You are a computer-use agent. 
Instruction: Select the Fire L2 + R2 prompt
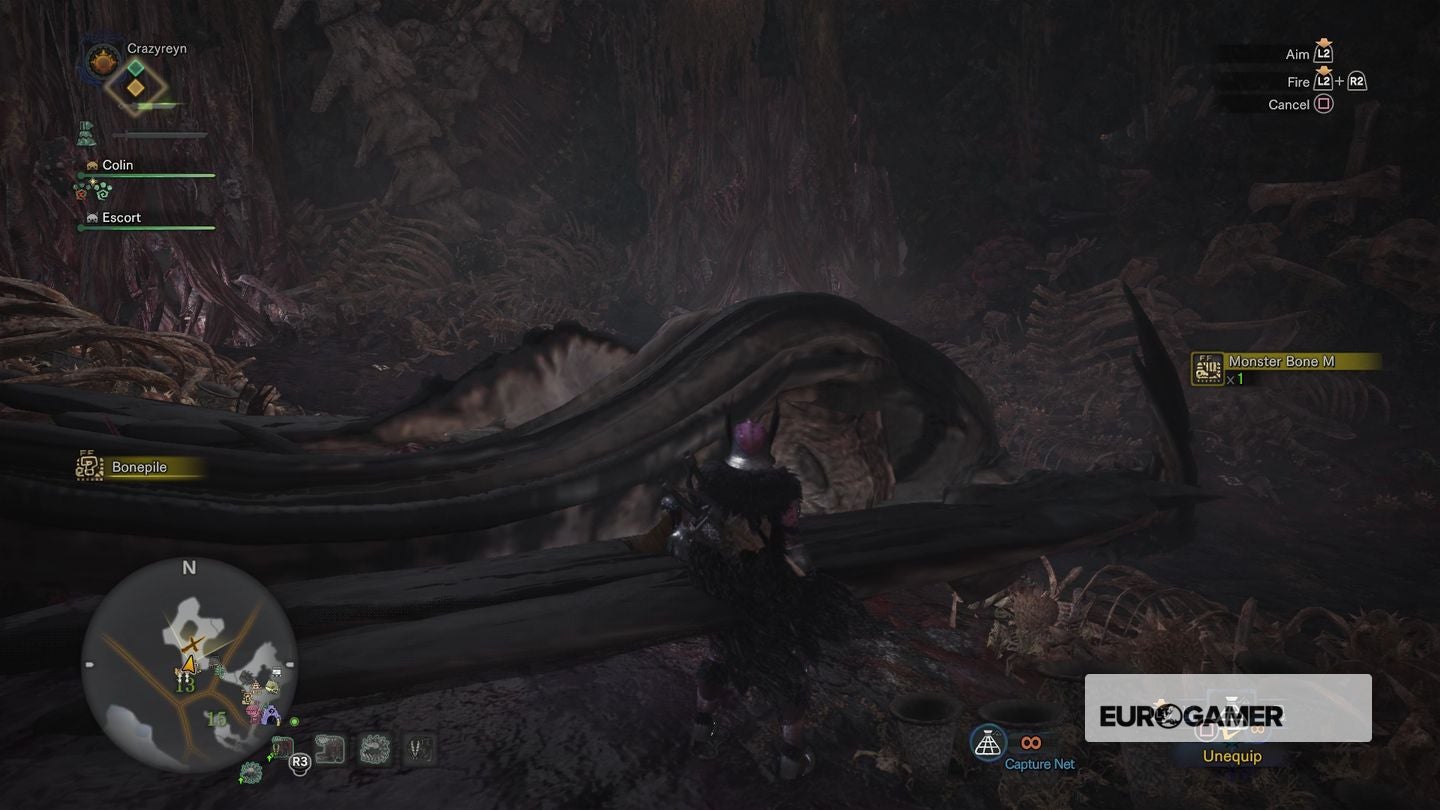tap(1327, 81)
